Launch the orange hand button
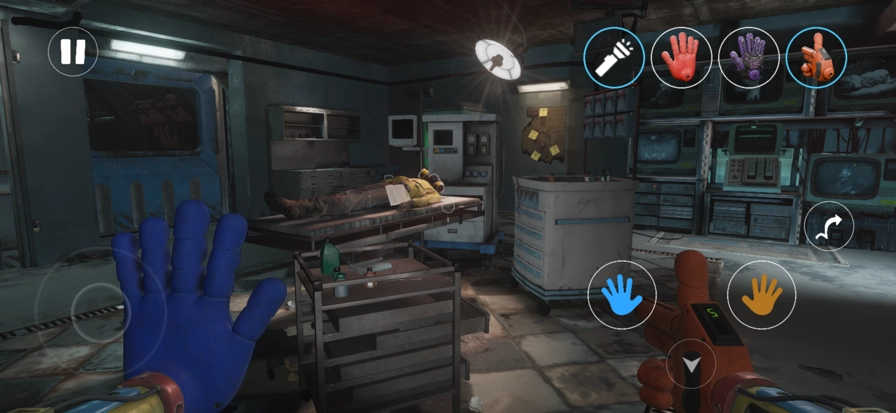 (761, 294)
